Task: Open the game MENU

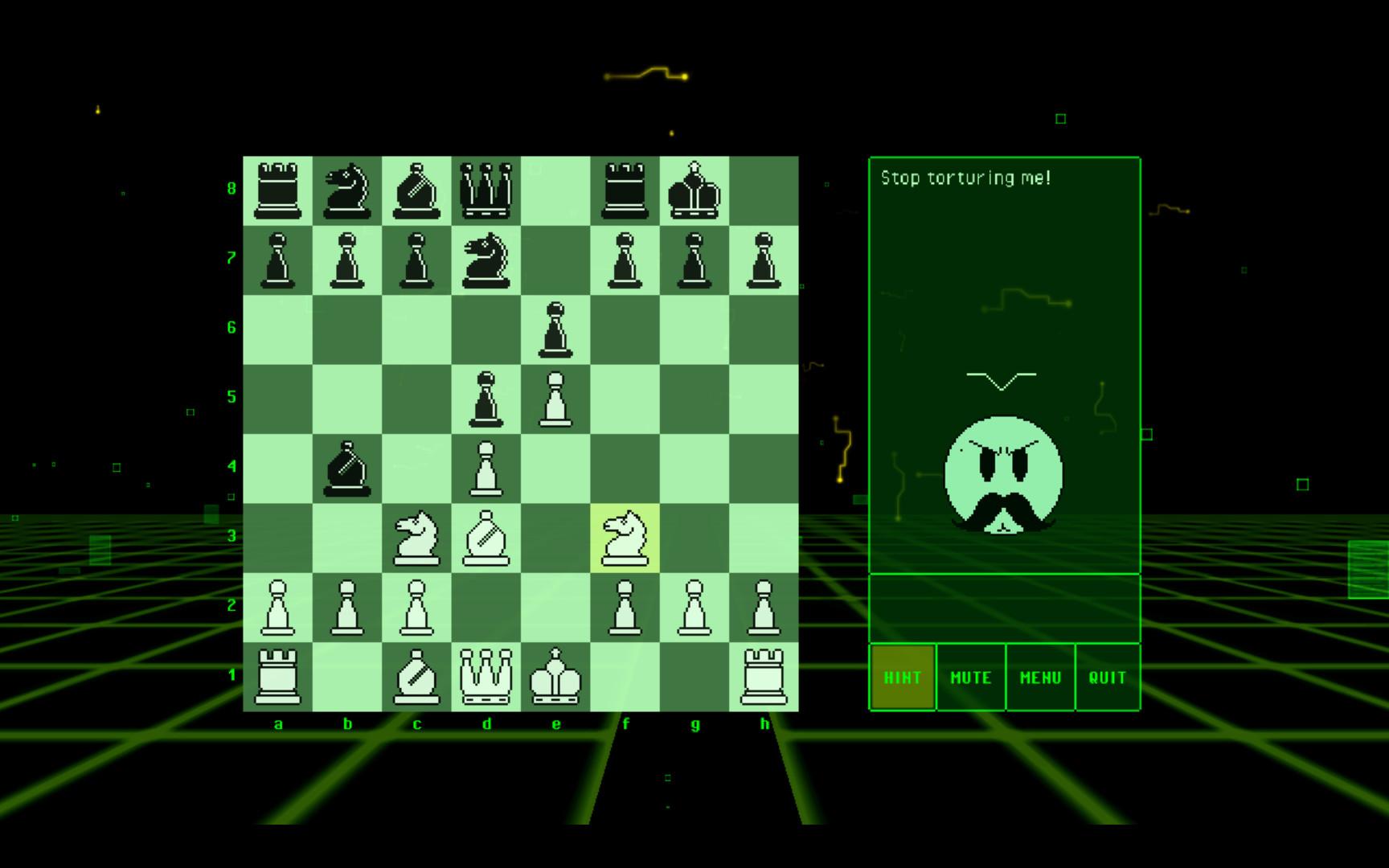Action: click(1039, 678)
